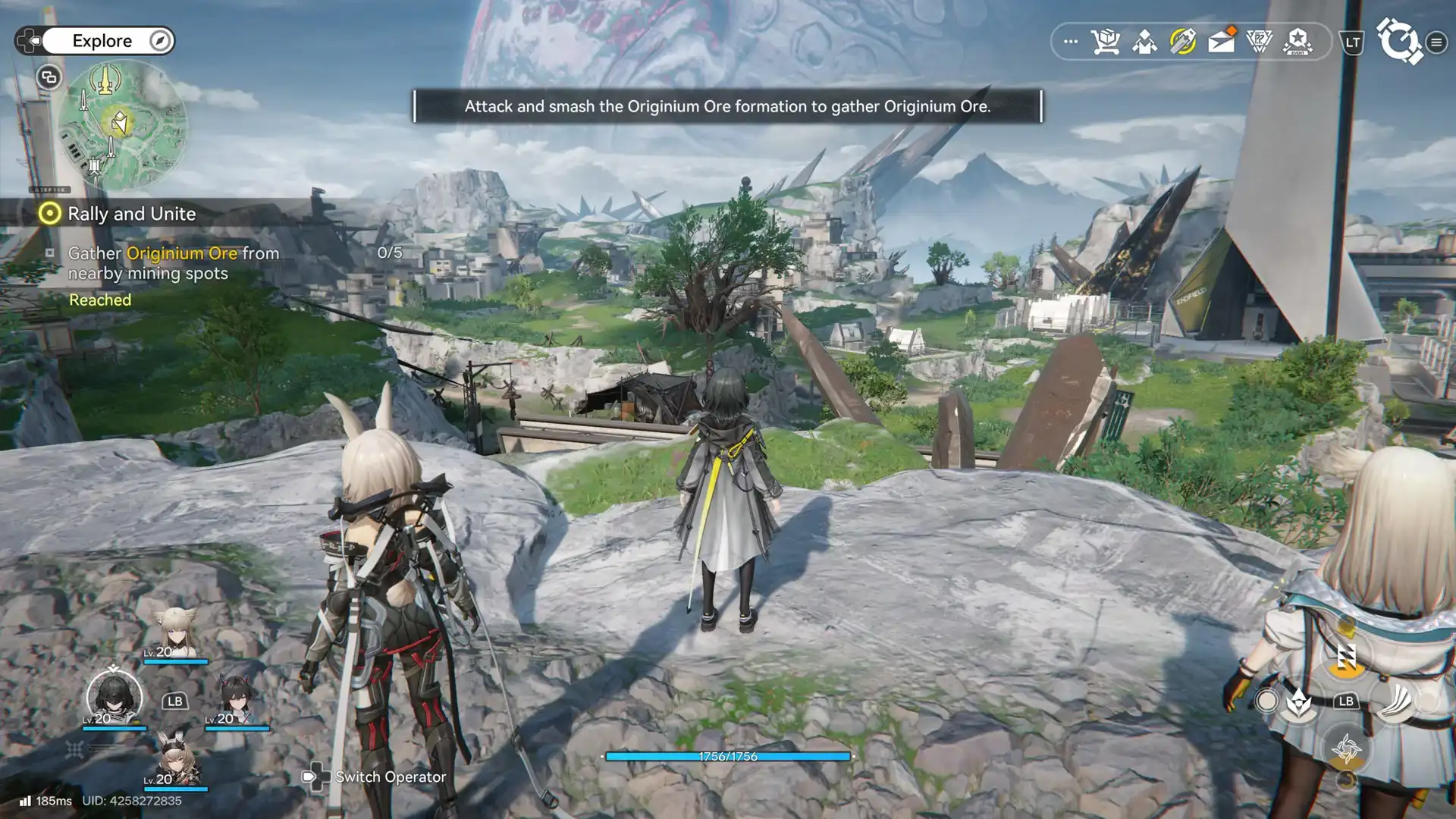This screenshot has height=819, width=1456.
Task: Open the in-game store cart icon
Action: tap(1105, 42)
